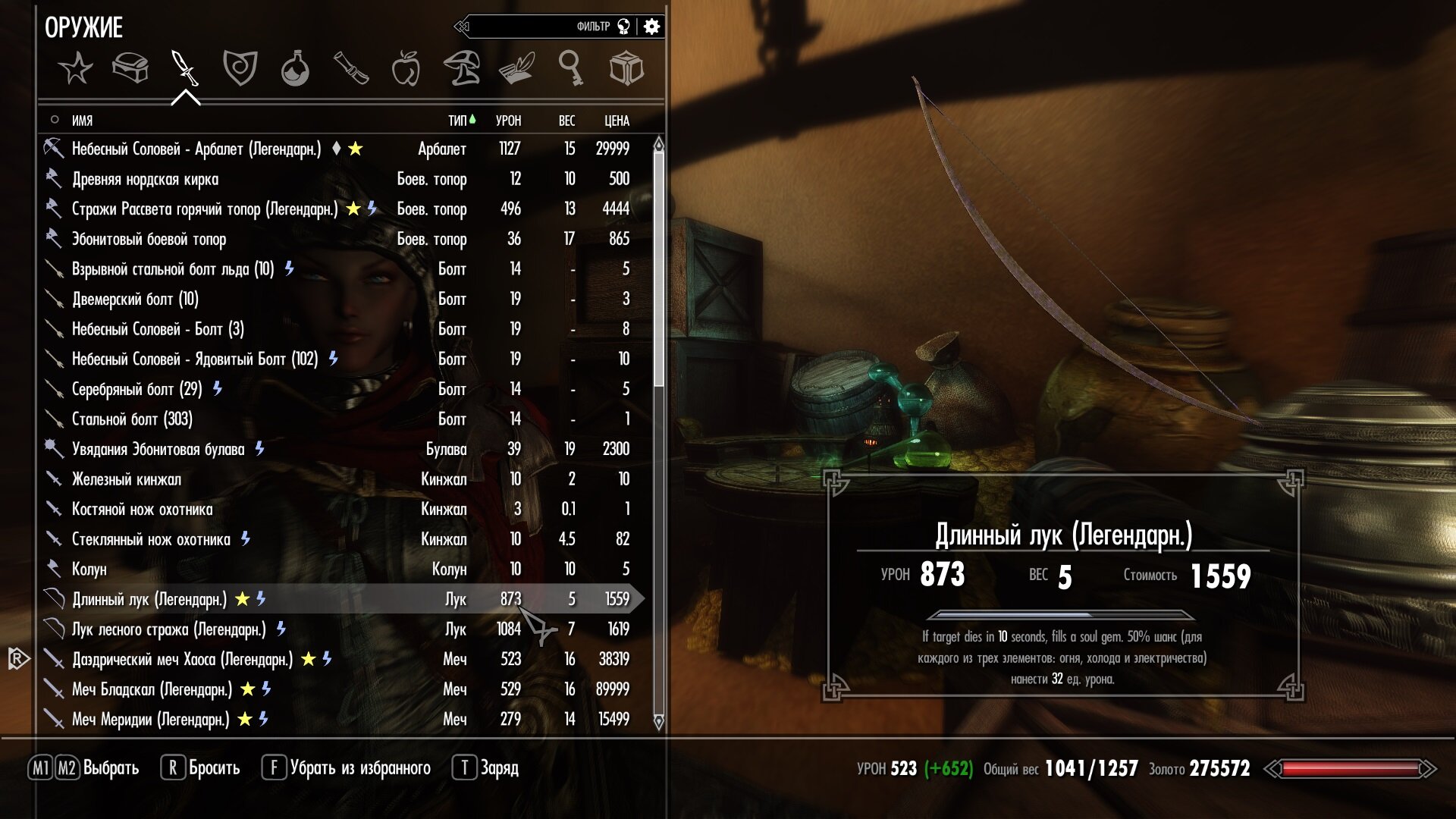Show the potions flask category
Image resolution: width=1456 pixels, height=819 pixels.
click(x=295, y=69)
